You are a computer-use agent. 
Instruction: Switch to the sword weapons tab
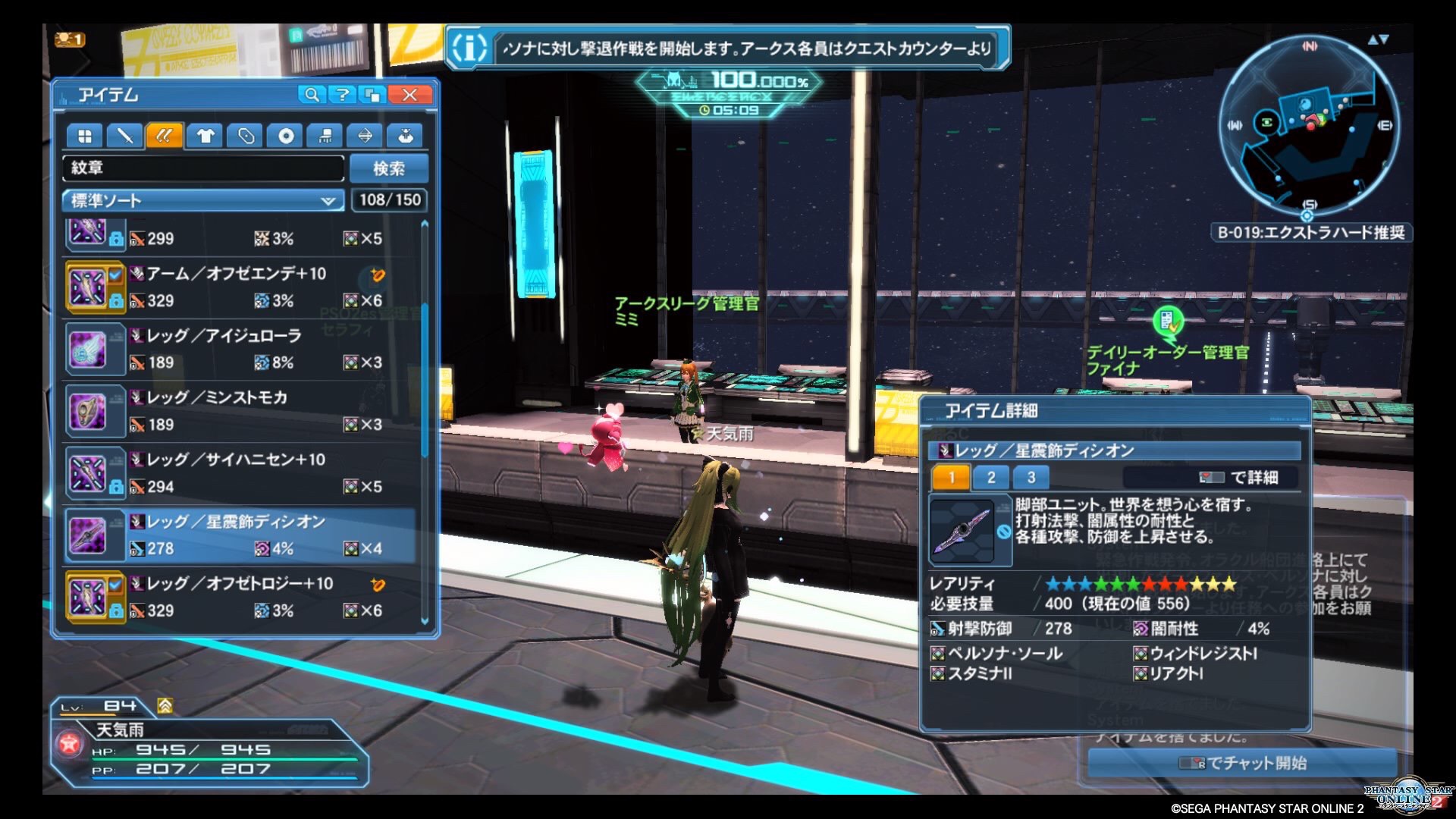pyautogui.click(x=124, y=136)
